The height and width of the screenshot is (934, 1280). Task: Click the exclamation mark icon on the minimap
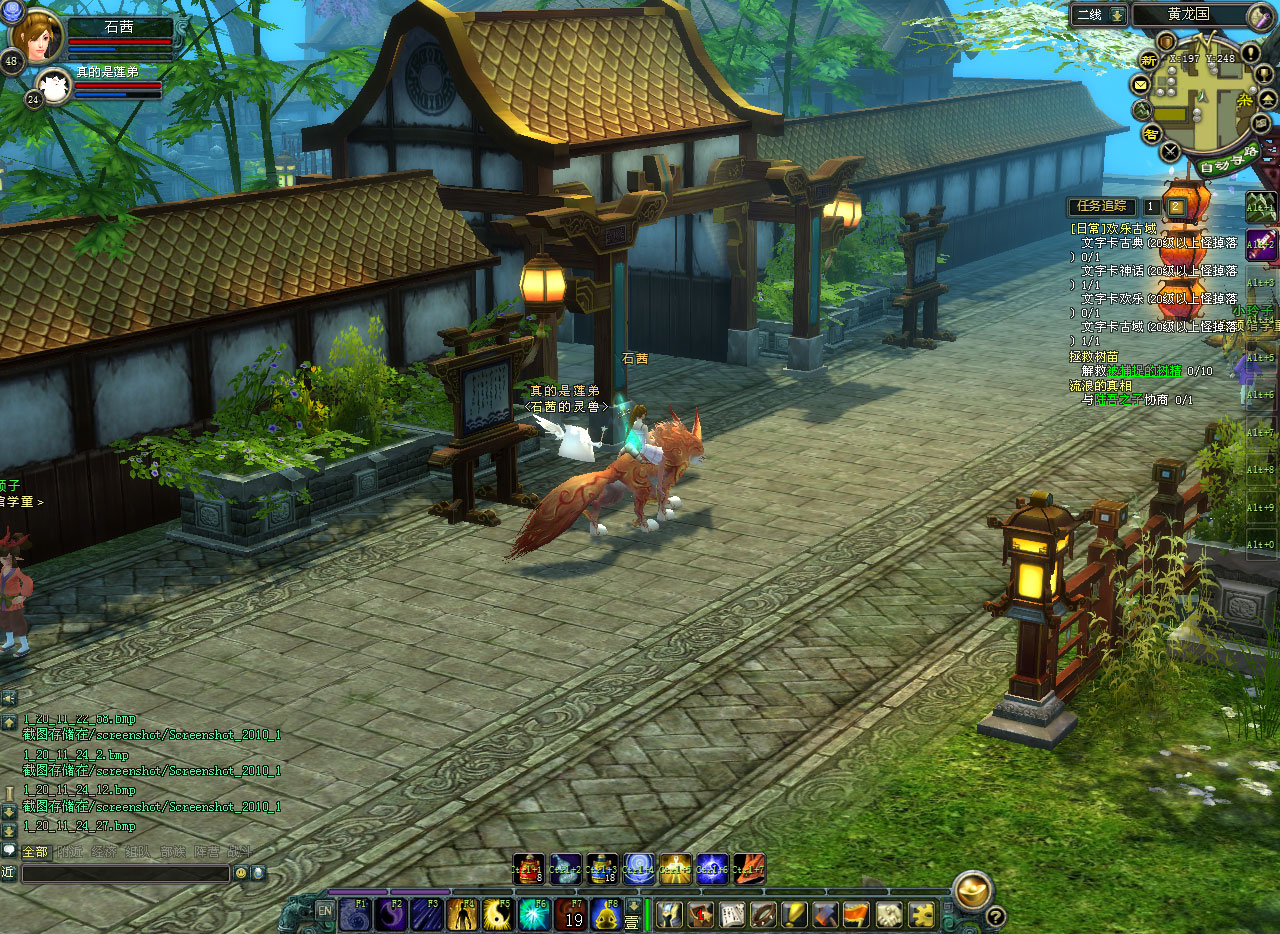tap(1250, 52)
